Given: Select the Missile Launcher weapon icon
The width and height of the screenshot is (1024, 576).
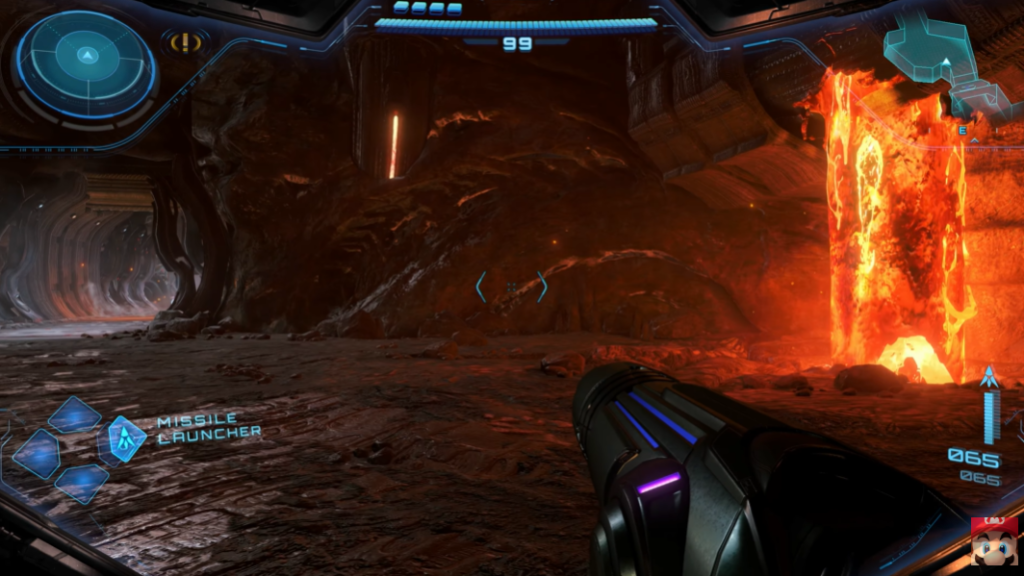Looking at the screenshot, I should coord(126,438).
